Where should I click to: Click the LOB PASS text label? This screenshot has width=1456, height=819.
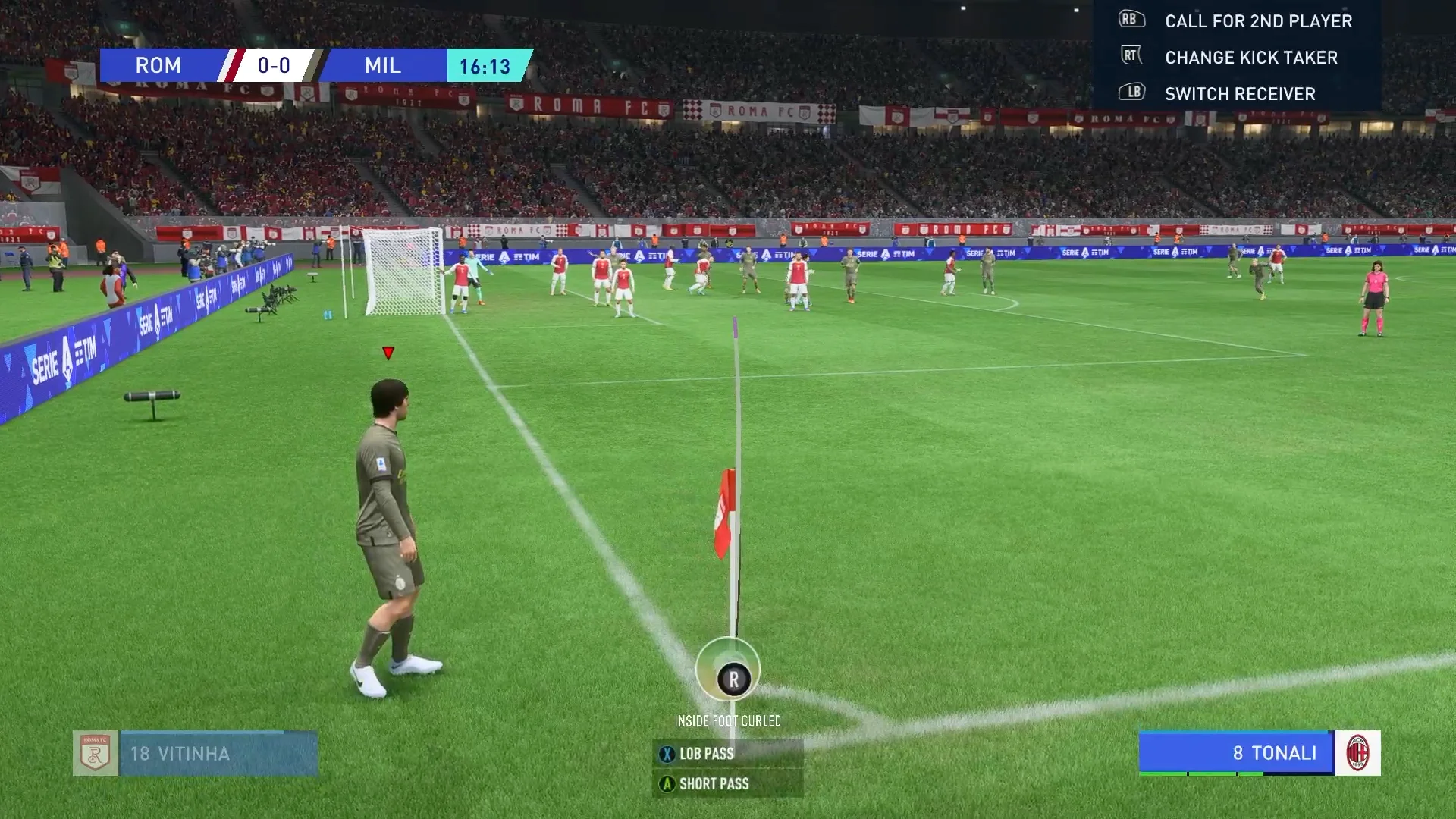(x=706, y=753)
